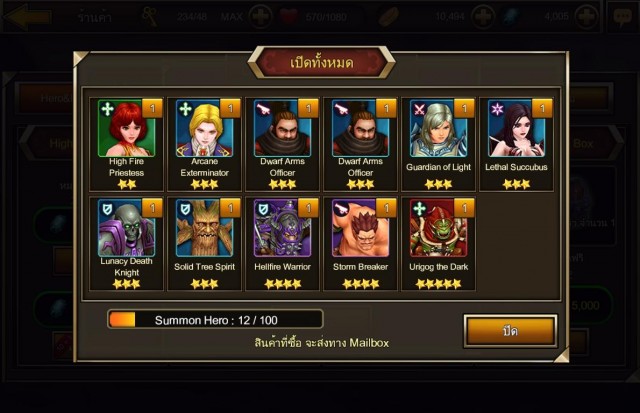Close the summon results with the ปิด button
The image size is (640, 413).
click(x=510, y=330)
